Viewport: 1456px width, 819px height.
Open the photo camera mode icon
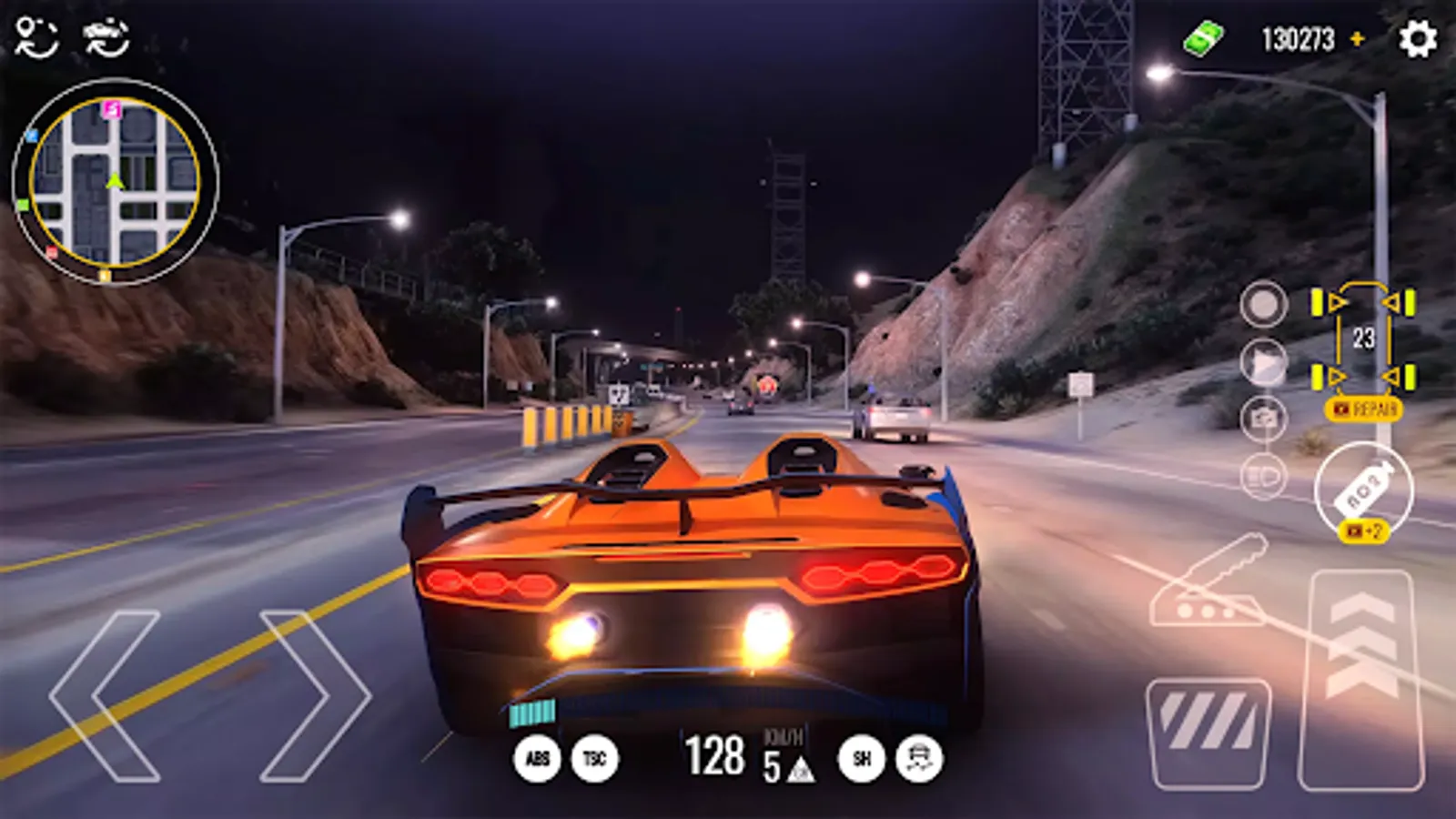pyautogui.click(x=1263, y=417)
